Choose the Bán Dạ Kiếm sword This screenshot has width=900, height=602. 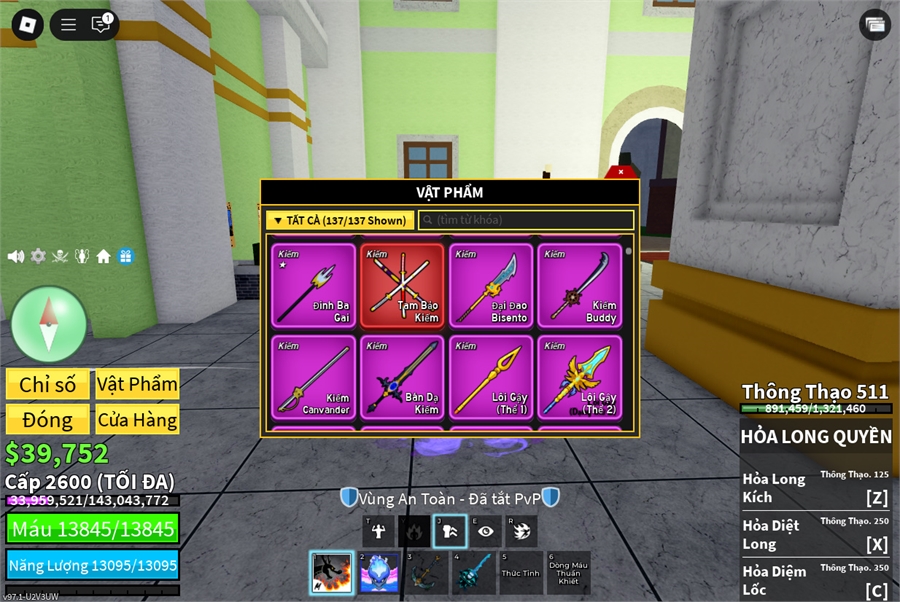click(x=401, y=377)
